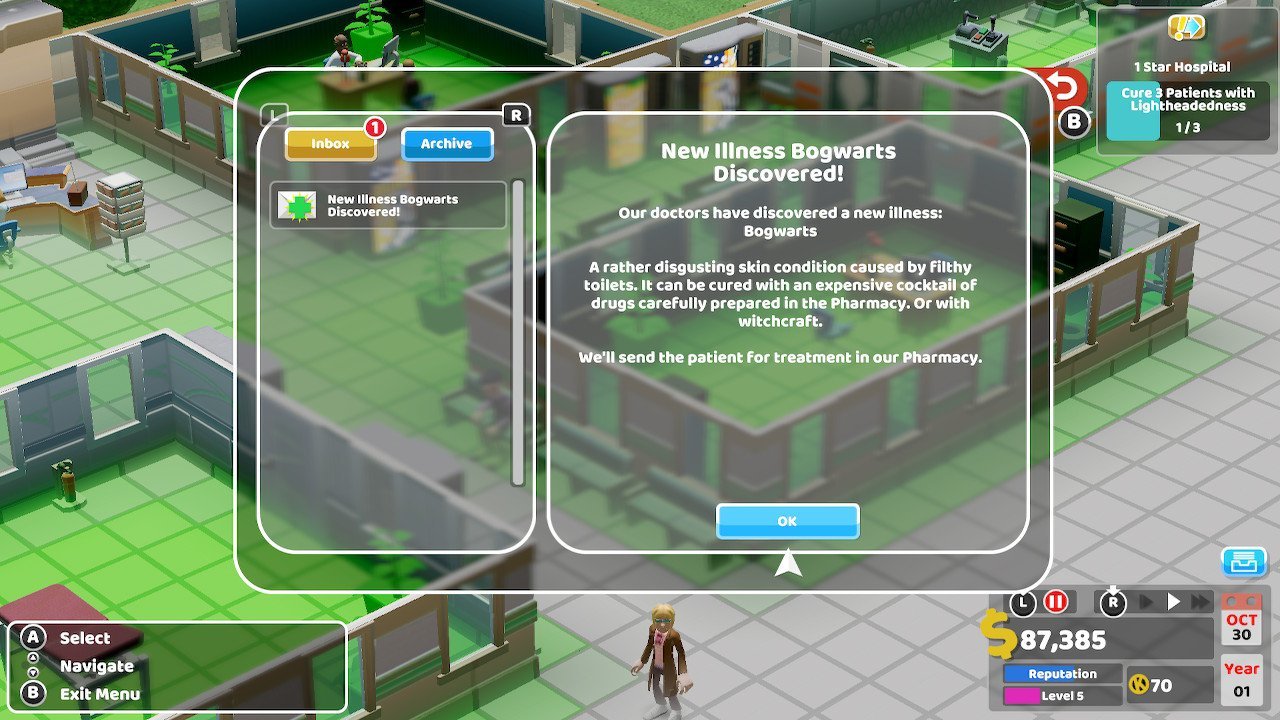Image resolution: width=1280 pixels, height=720 pixels.
Task: Pause the game with the red pause button
Action: point(1055,602)
